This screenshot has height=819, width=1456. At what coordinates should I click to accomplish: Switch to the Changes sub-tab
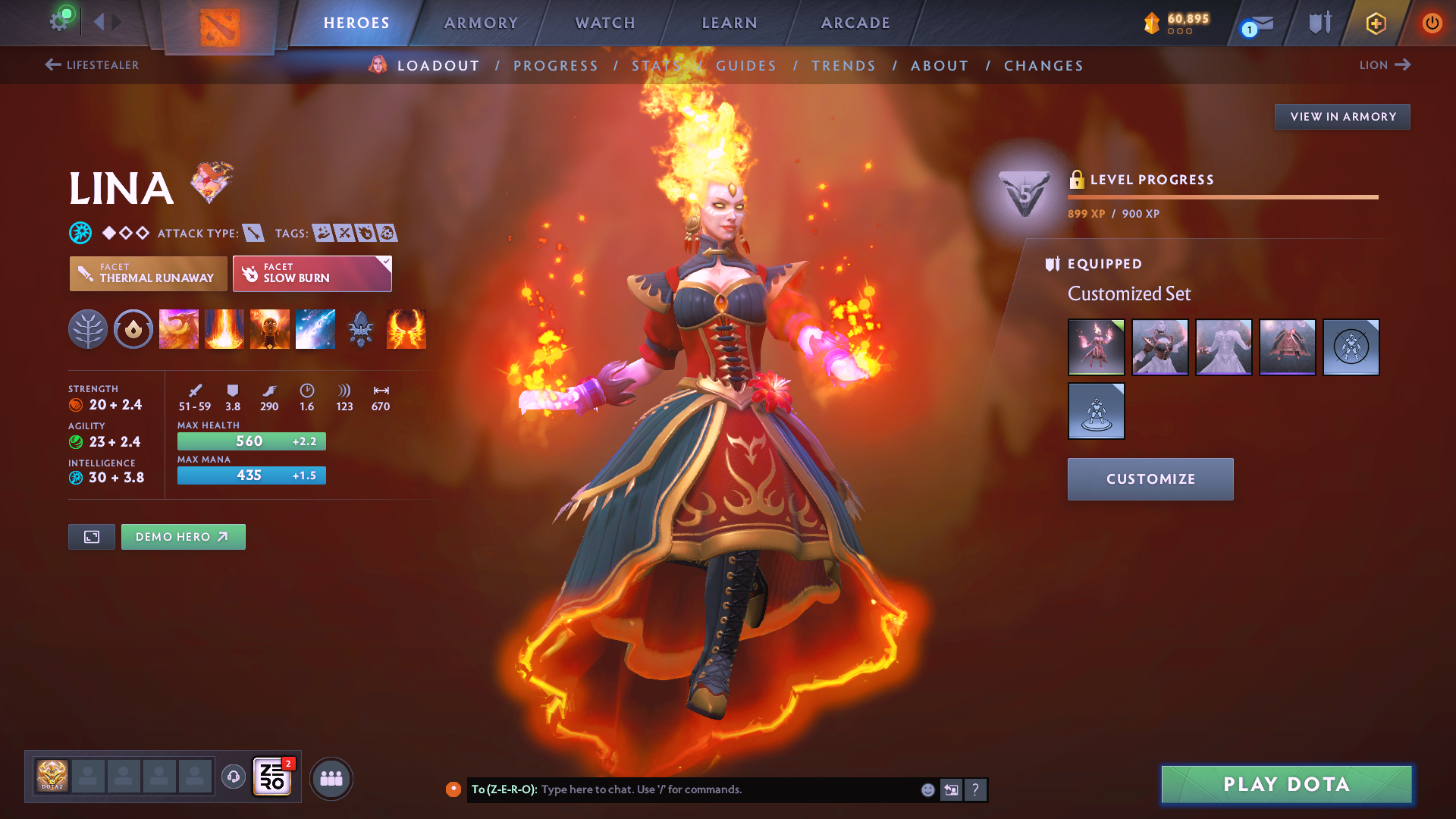1043,66
